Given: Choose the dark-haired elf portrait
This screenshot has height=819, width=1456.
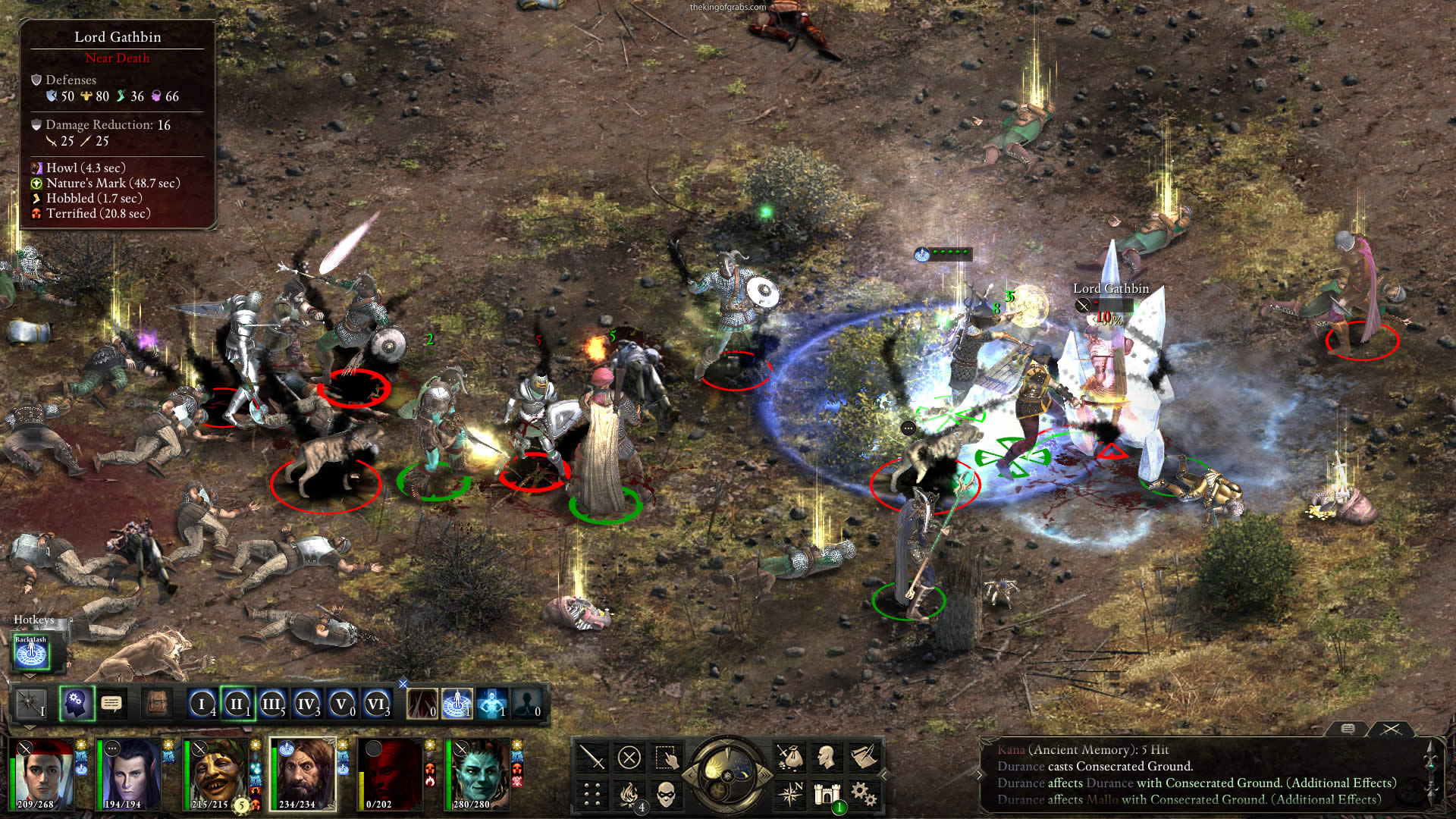Looking at the screenshot, I should tap(130, 773).
